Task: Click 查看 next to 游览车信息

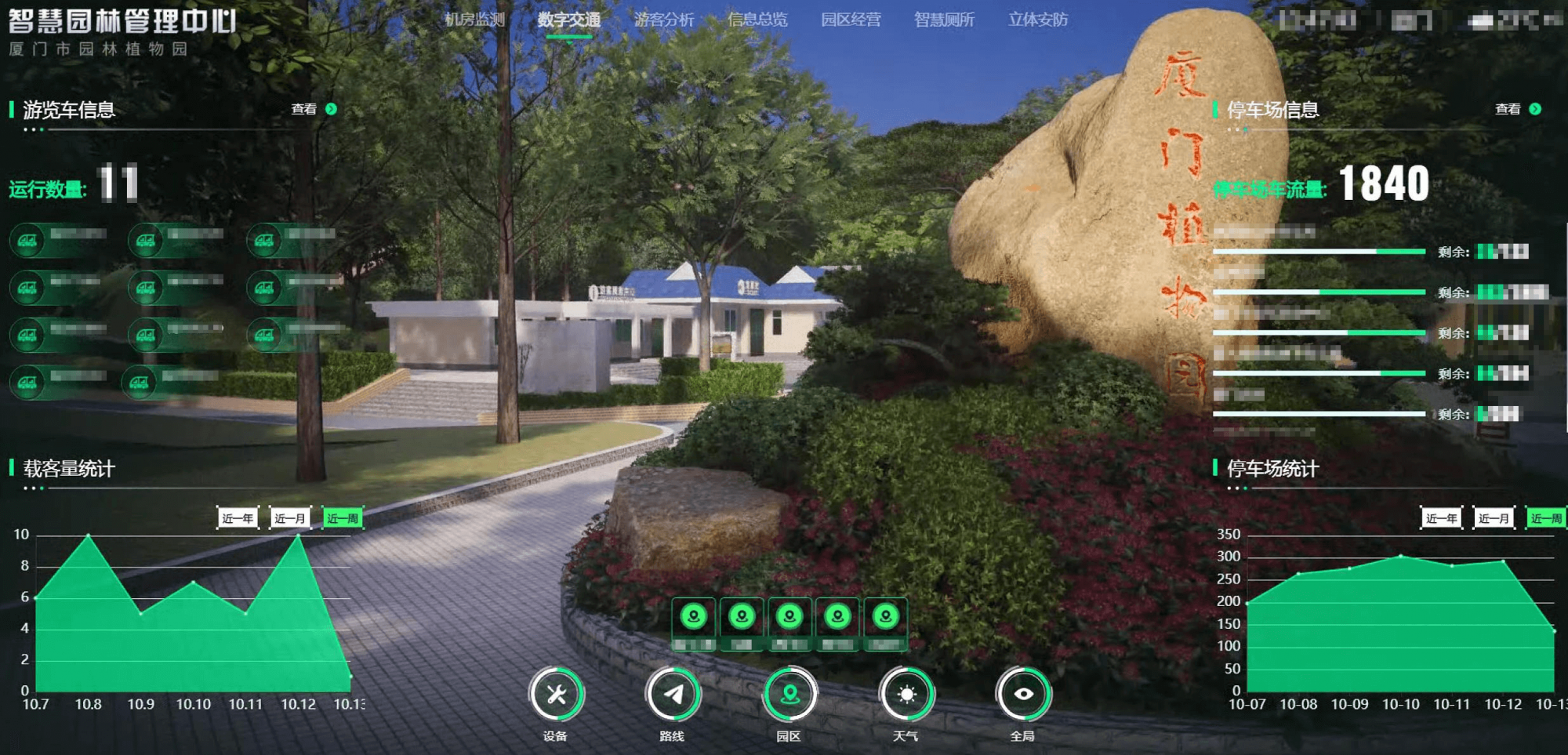Action: tap(314, 109)
